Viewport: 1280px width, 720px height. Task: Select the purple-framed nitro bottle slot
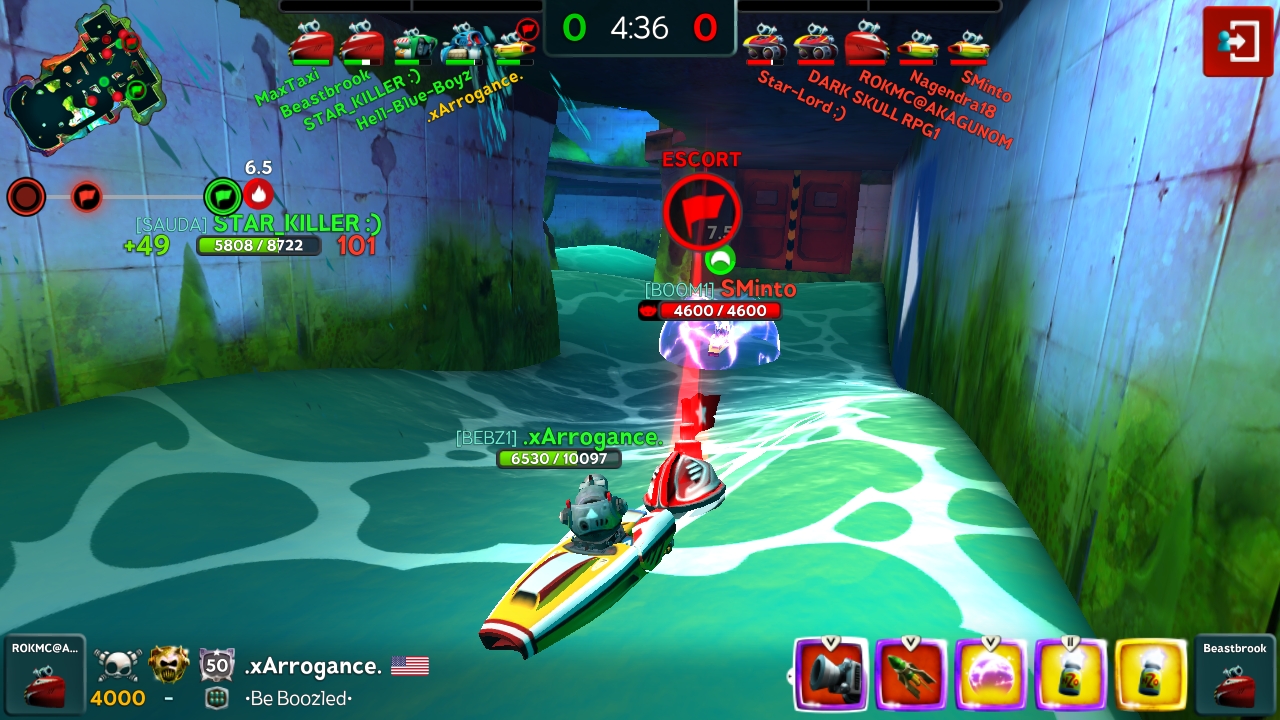(x=1070, y=674)
